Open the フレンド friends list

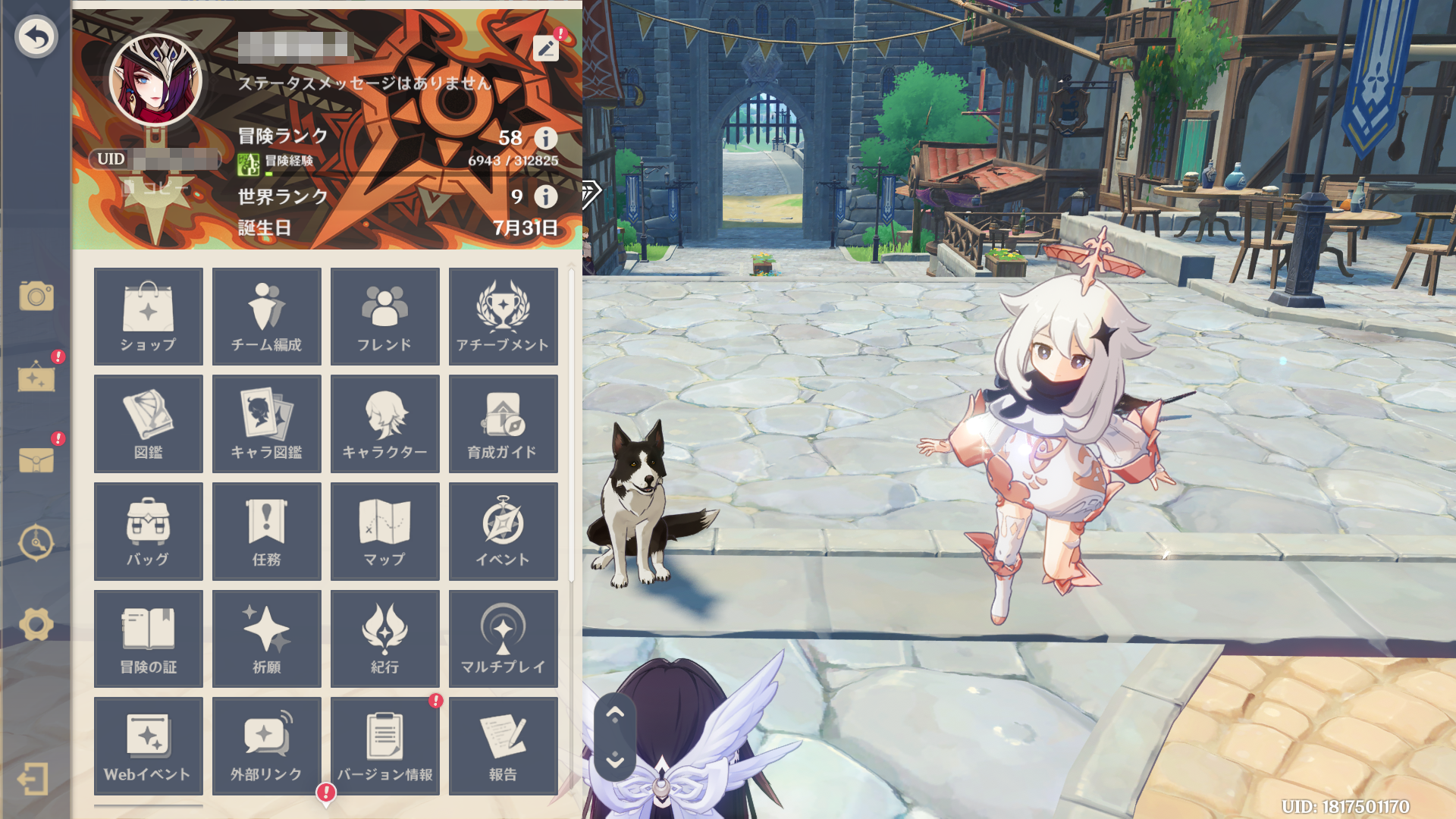[385, 316]
